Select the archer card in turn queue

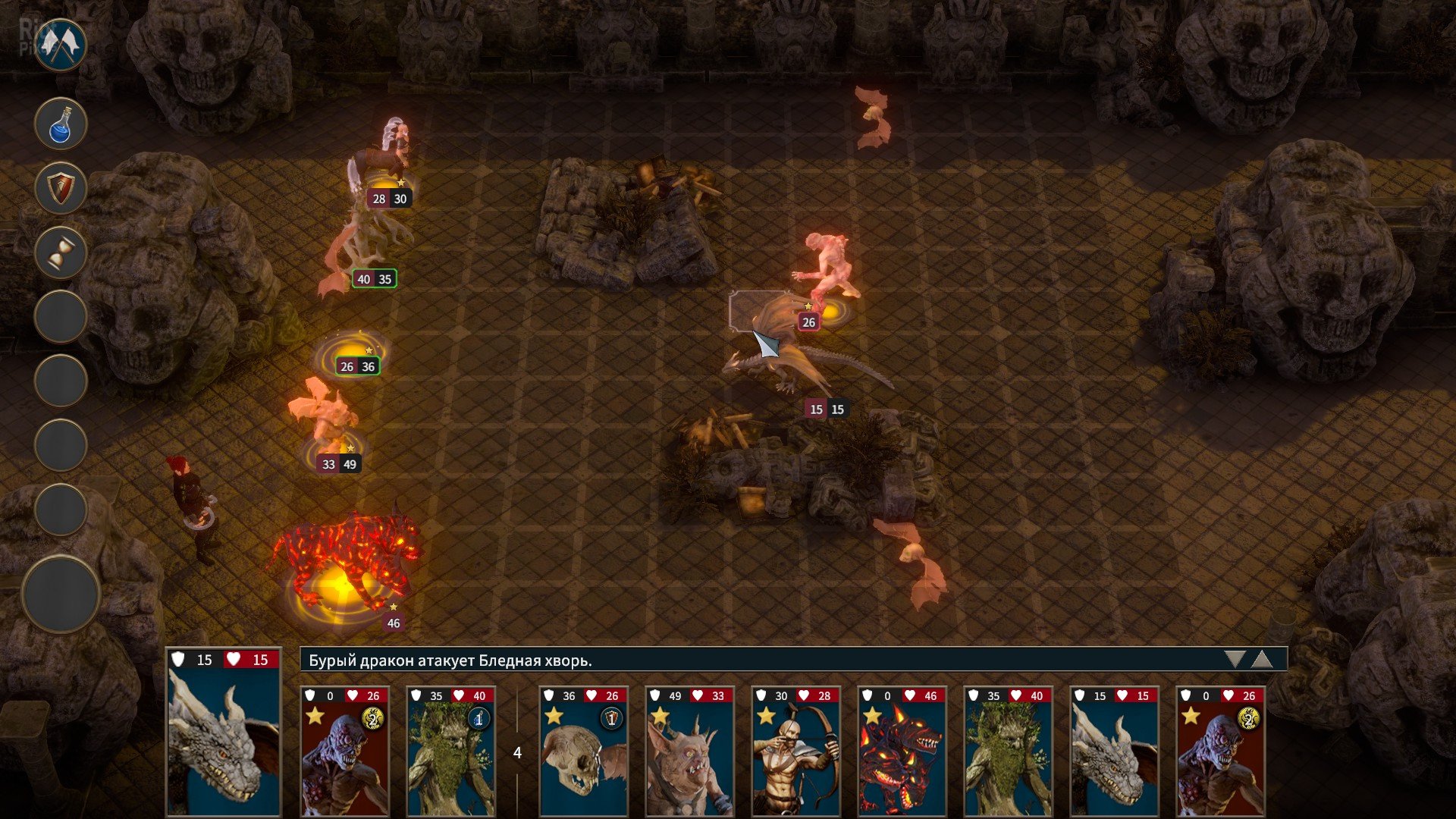795,751
